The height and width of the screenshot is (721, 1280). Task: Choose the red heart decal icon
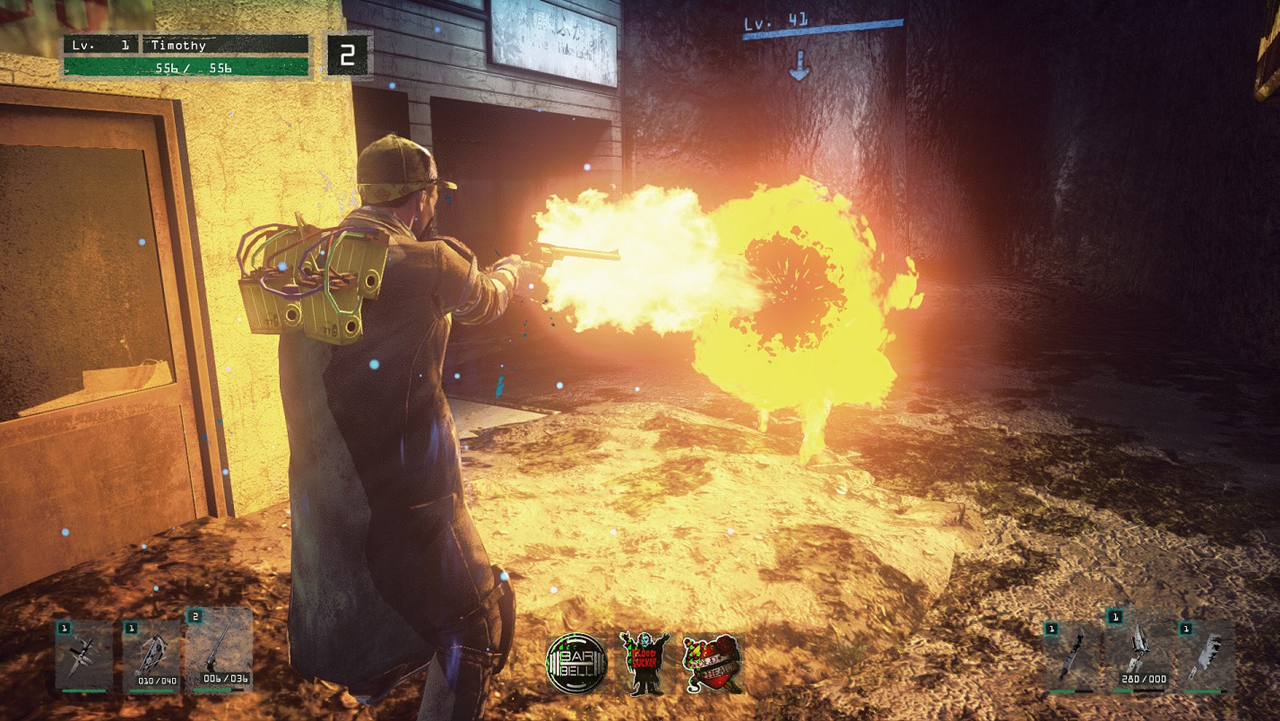tap(712, 663)
